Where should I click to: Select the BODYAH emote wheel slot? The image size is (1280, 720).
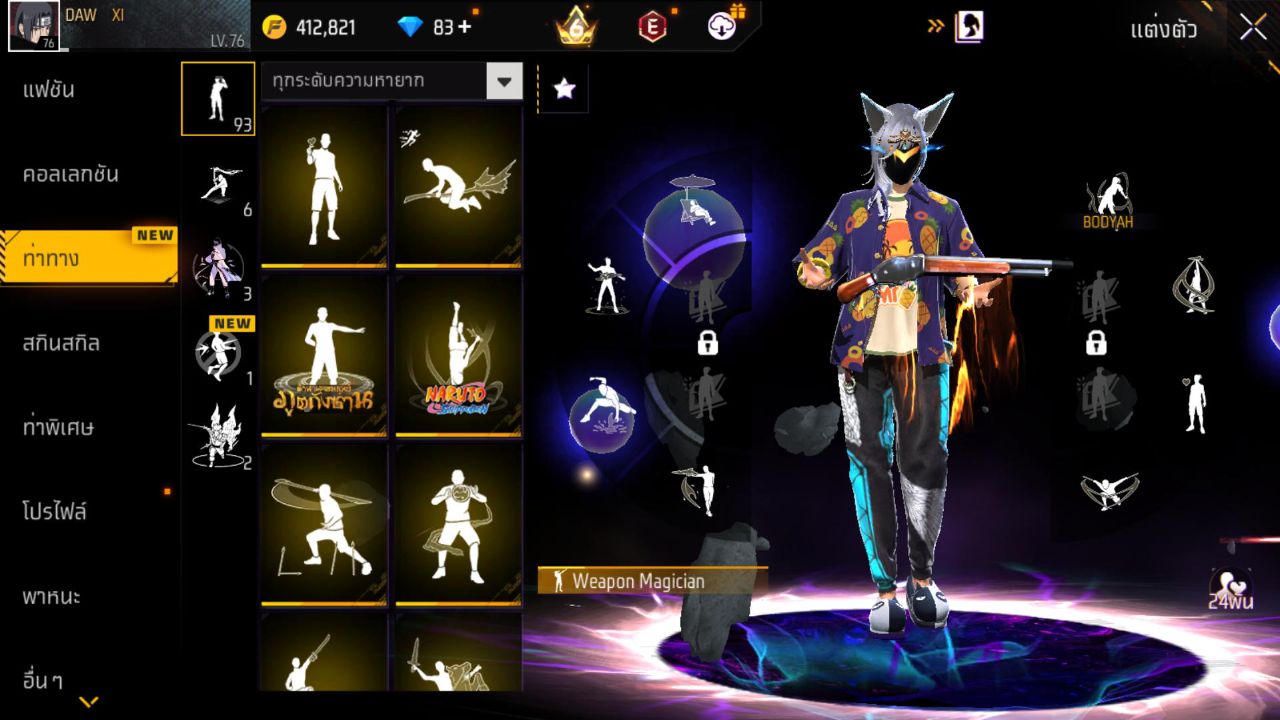[x=1108, y=201]
